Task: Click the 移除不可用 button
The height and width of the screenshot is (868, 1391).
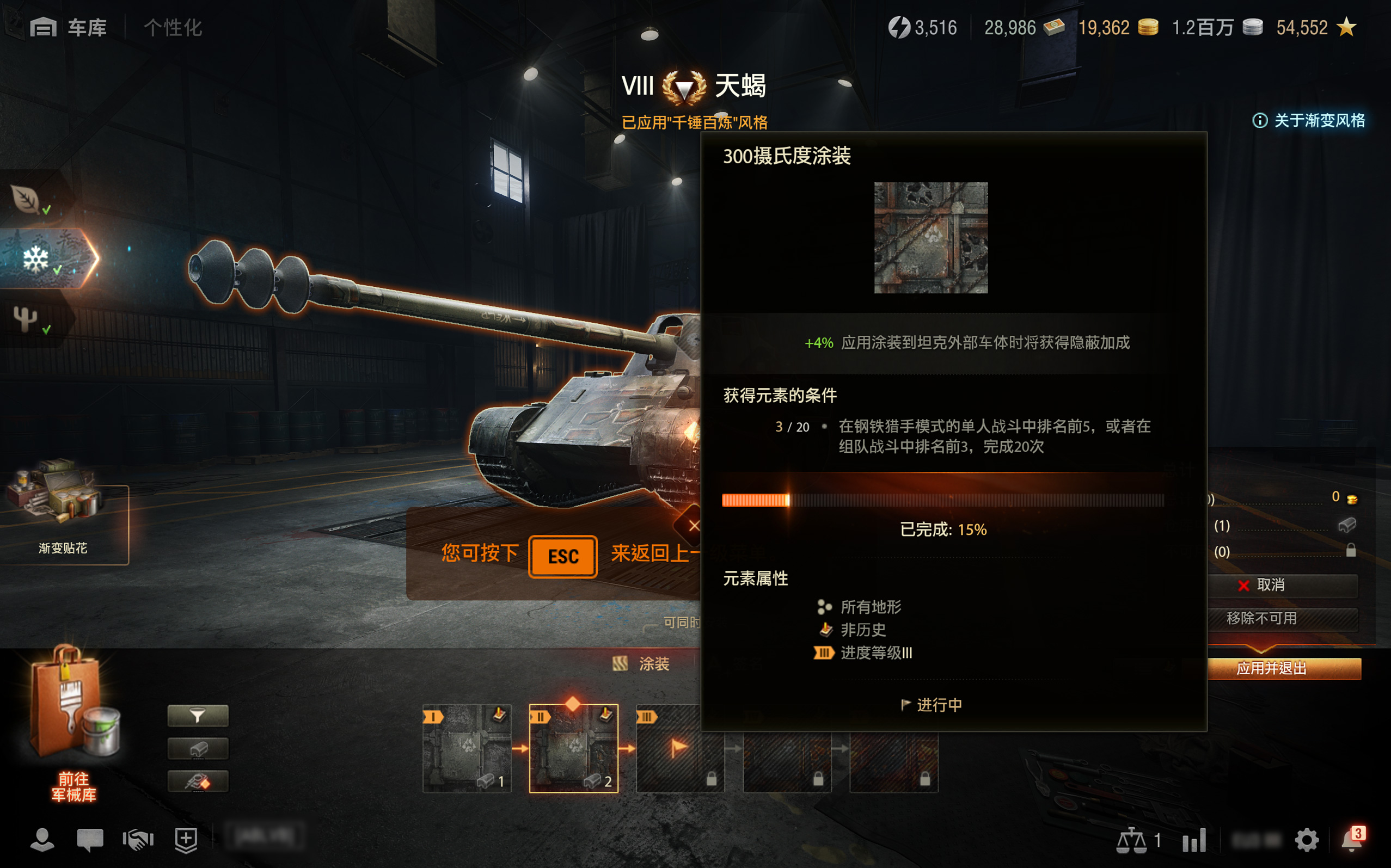Action: 1282,618
